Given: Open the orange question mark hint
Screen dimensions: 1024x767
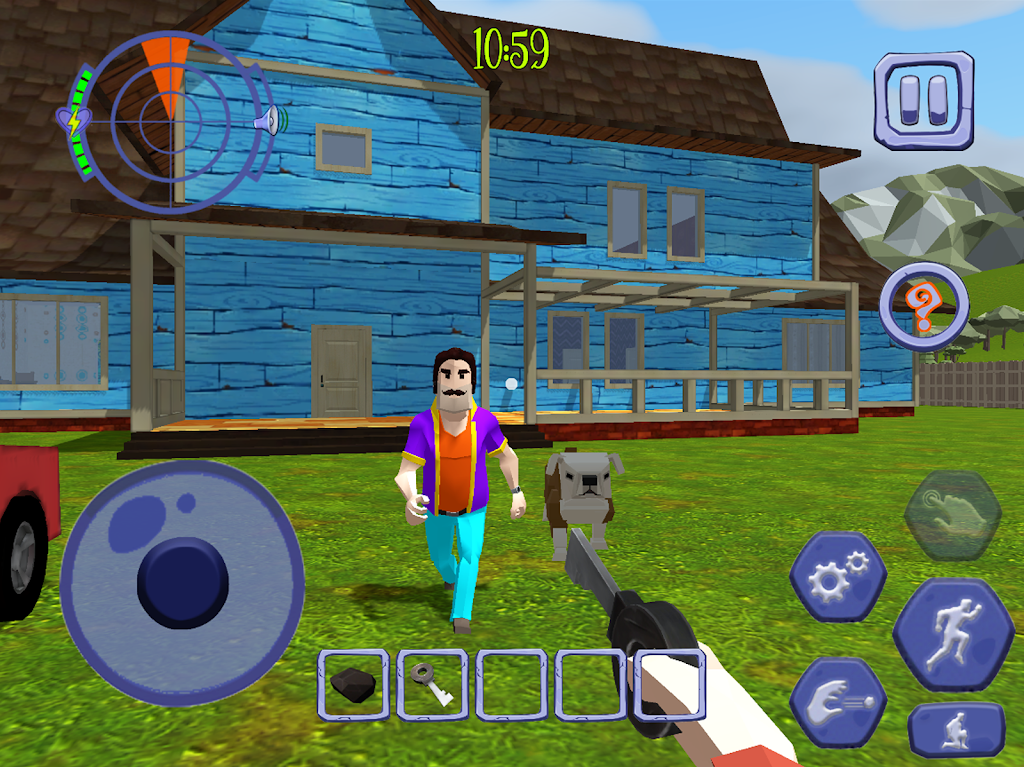Looking at the screenshot, I should 925,305.
